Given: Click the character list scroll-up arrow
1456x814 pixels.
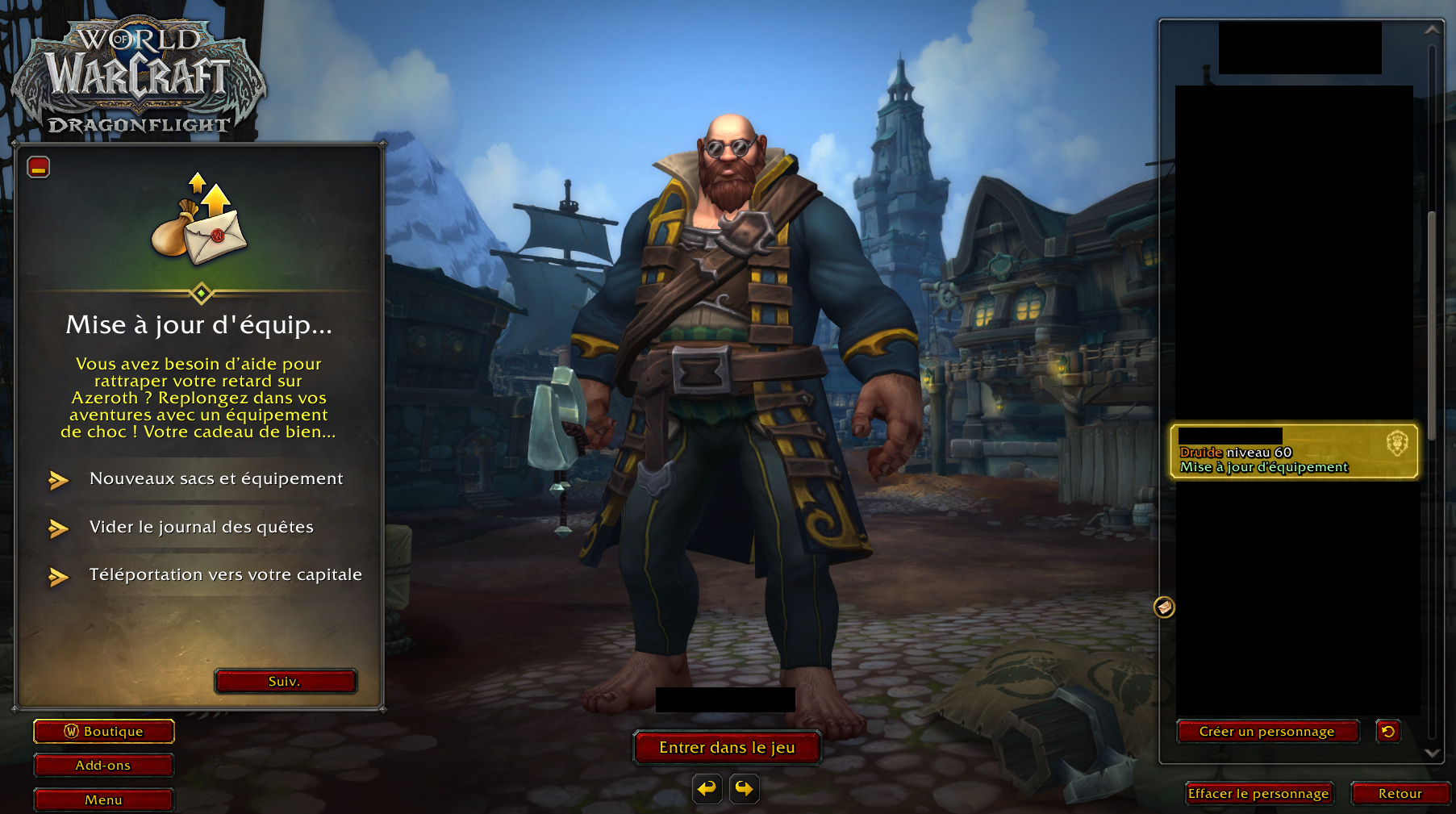Looking at the screenshot, I should [x=1433, y=30].
